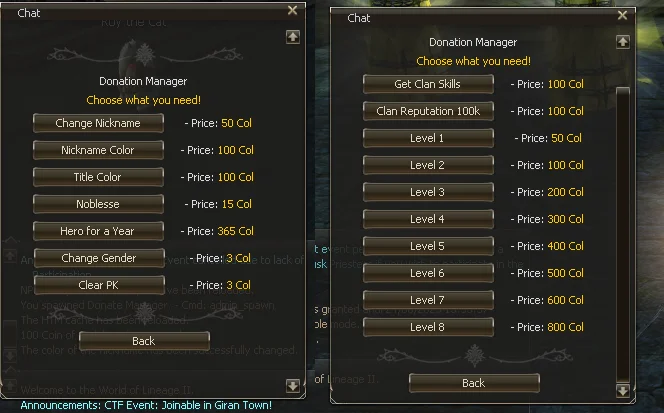The height and width of the screenshot is (413, 664).
Task: Select the Level 2 button
Action: pos(428,165)
